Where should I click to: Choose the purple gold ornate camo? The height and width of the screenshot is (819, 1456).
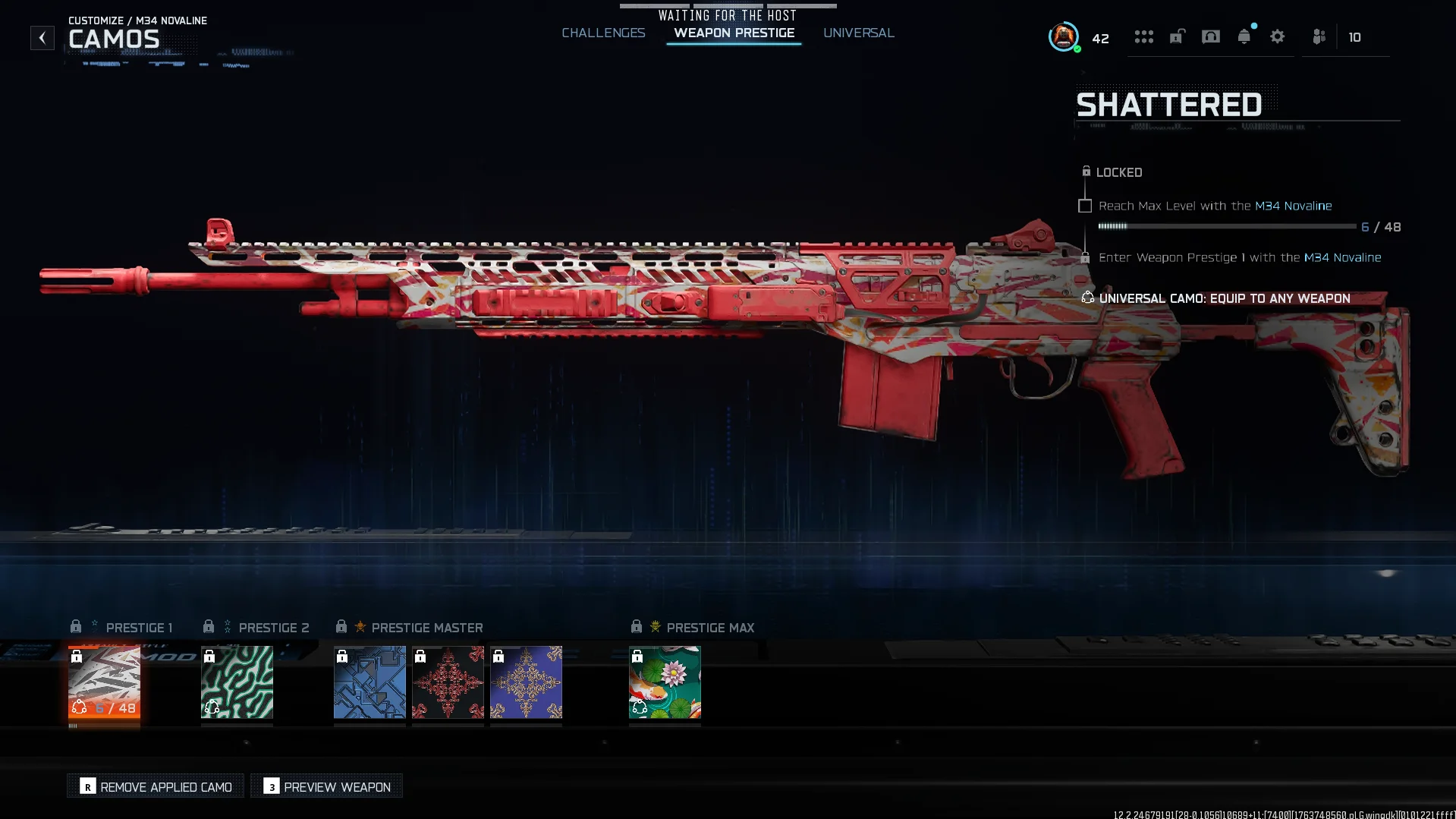pyautogui.click(x=526, y=682)
